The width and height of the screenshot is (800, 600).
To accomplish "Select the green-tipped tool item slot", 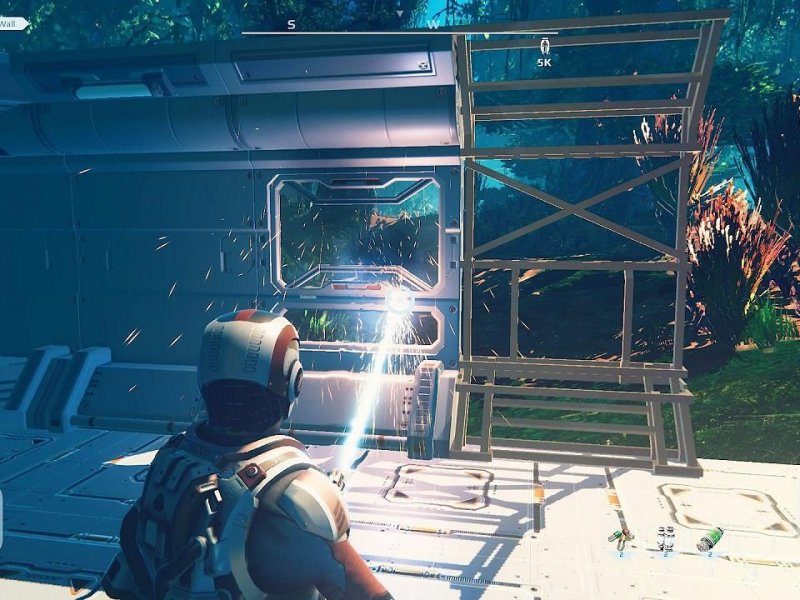I will (620, 540).
